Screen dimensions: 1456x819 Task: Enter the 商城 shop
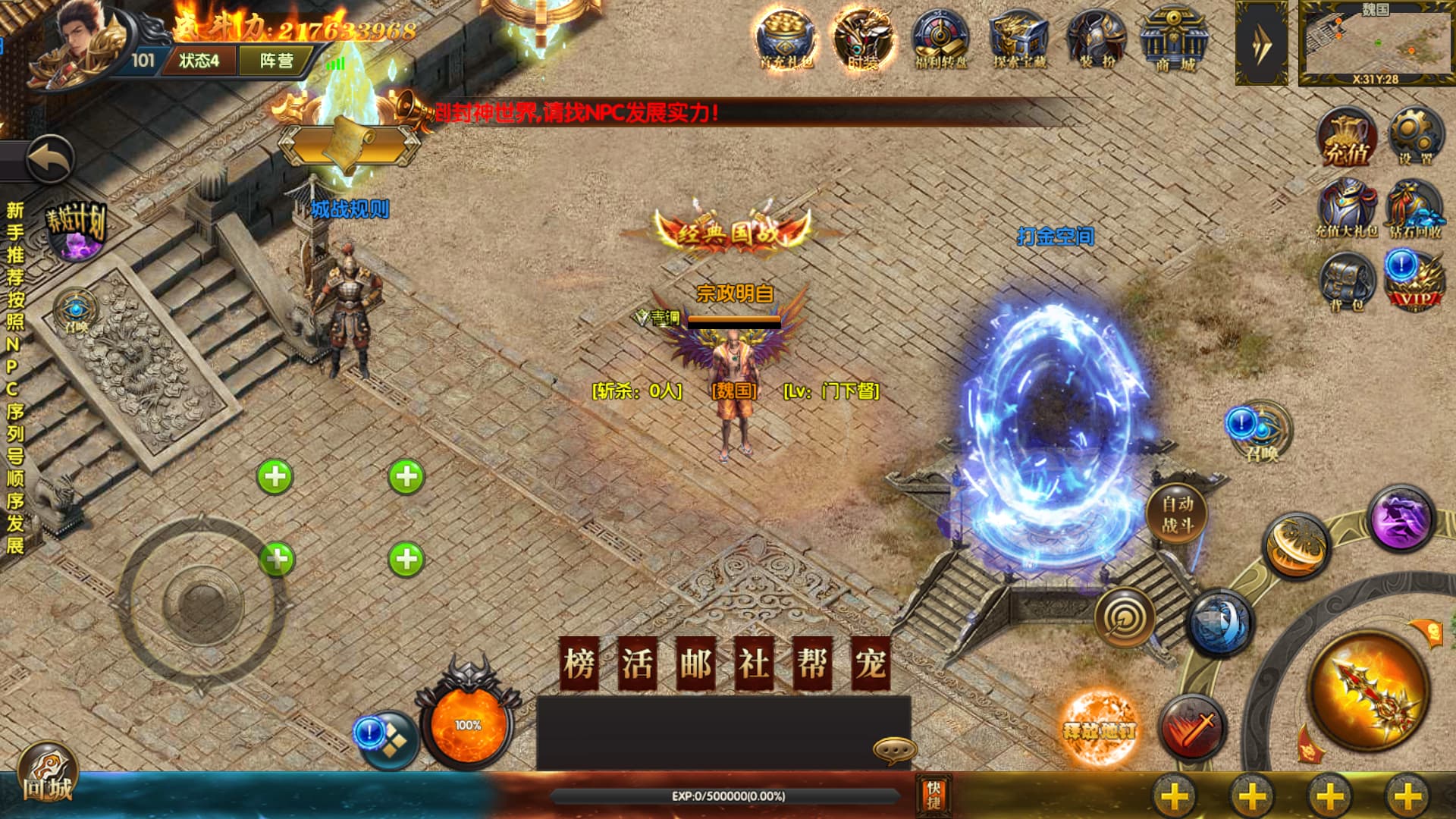(x=1174, y=39)
